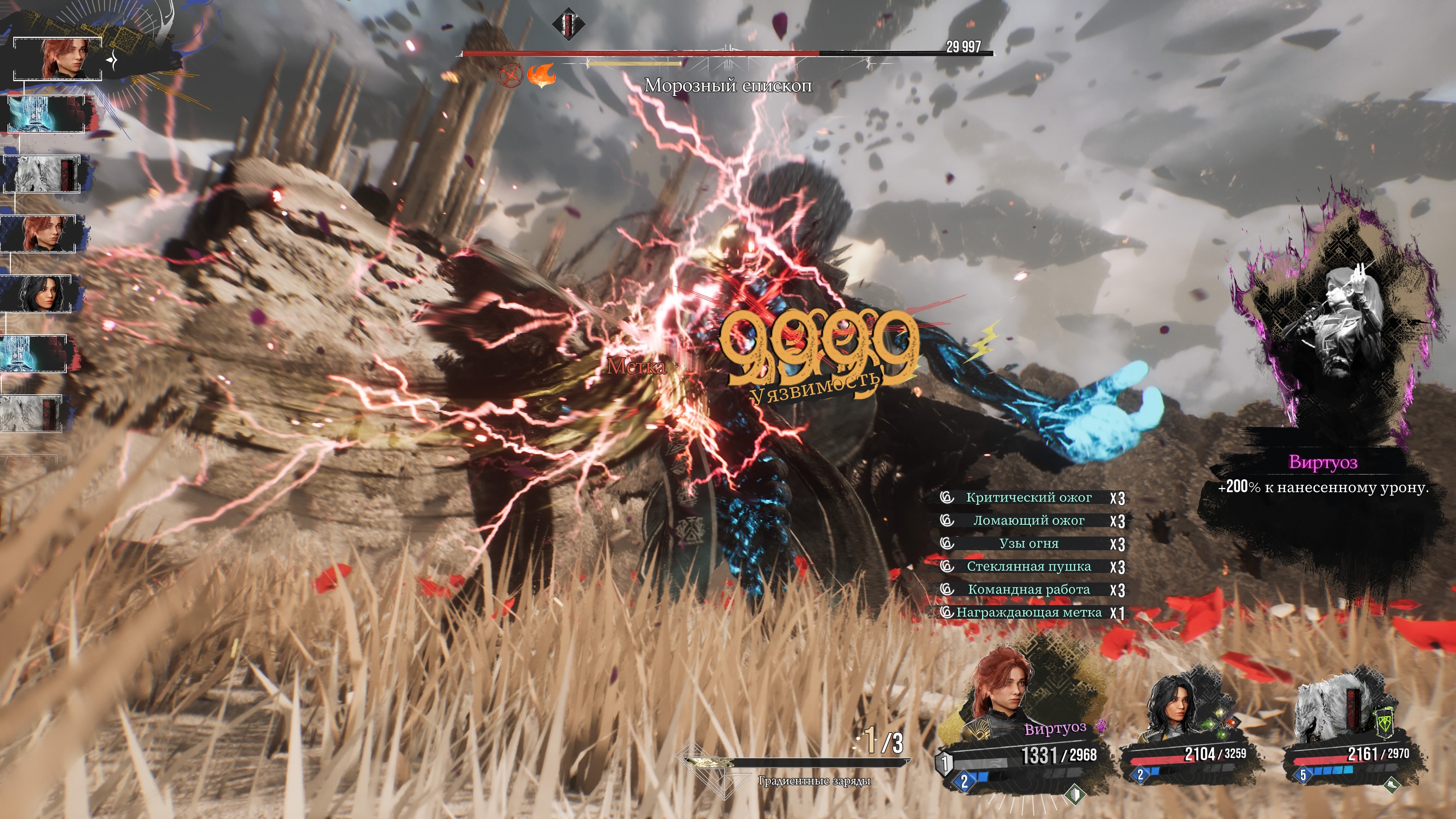Screen dimensions: 1456x819
Task: Click the diamond icon above the boss bar
Action: point(568,24)
